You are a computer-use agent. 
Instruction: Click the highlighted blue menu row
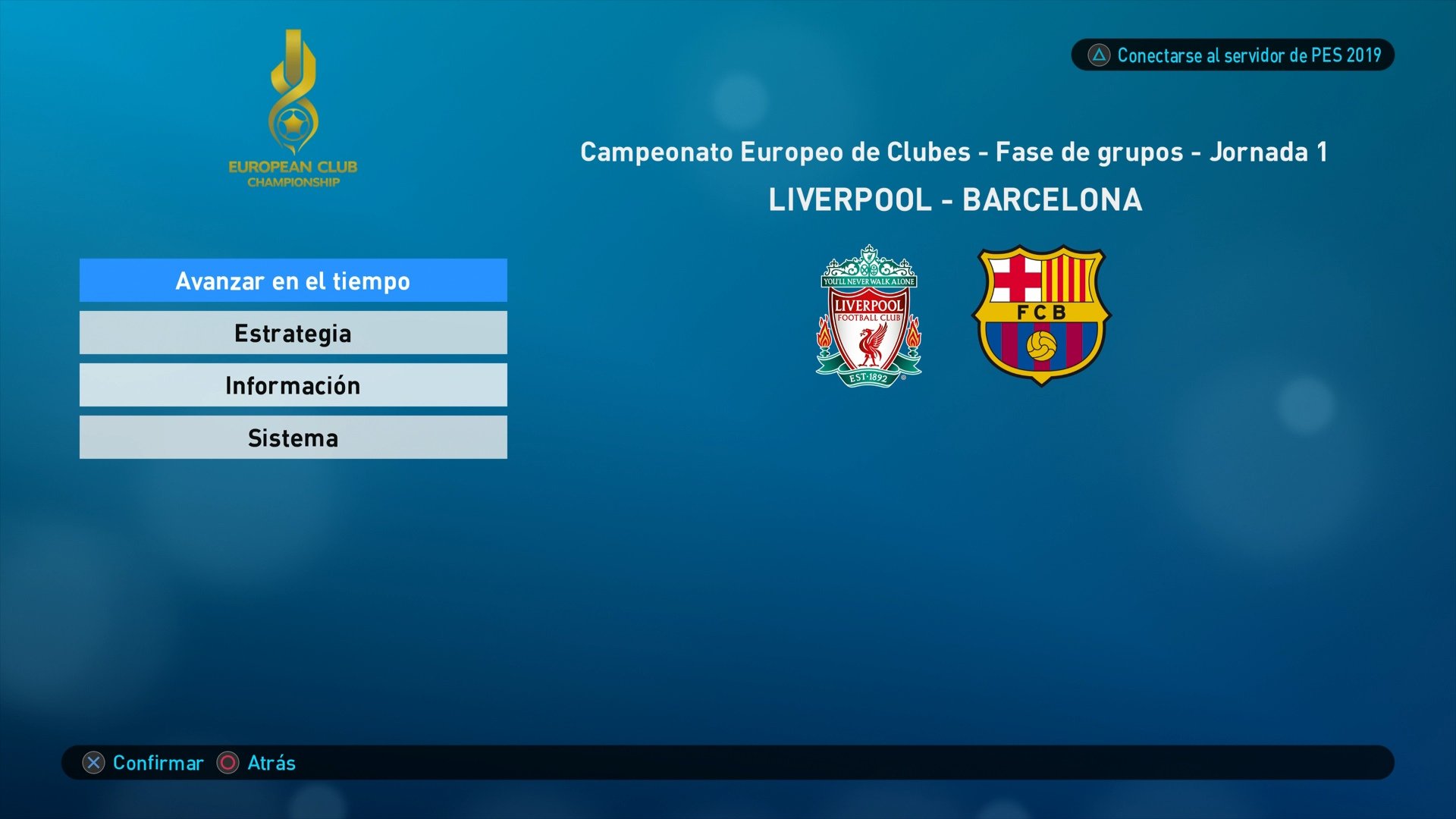(293, 280)
